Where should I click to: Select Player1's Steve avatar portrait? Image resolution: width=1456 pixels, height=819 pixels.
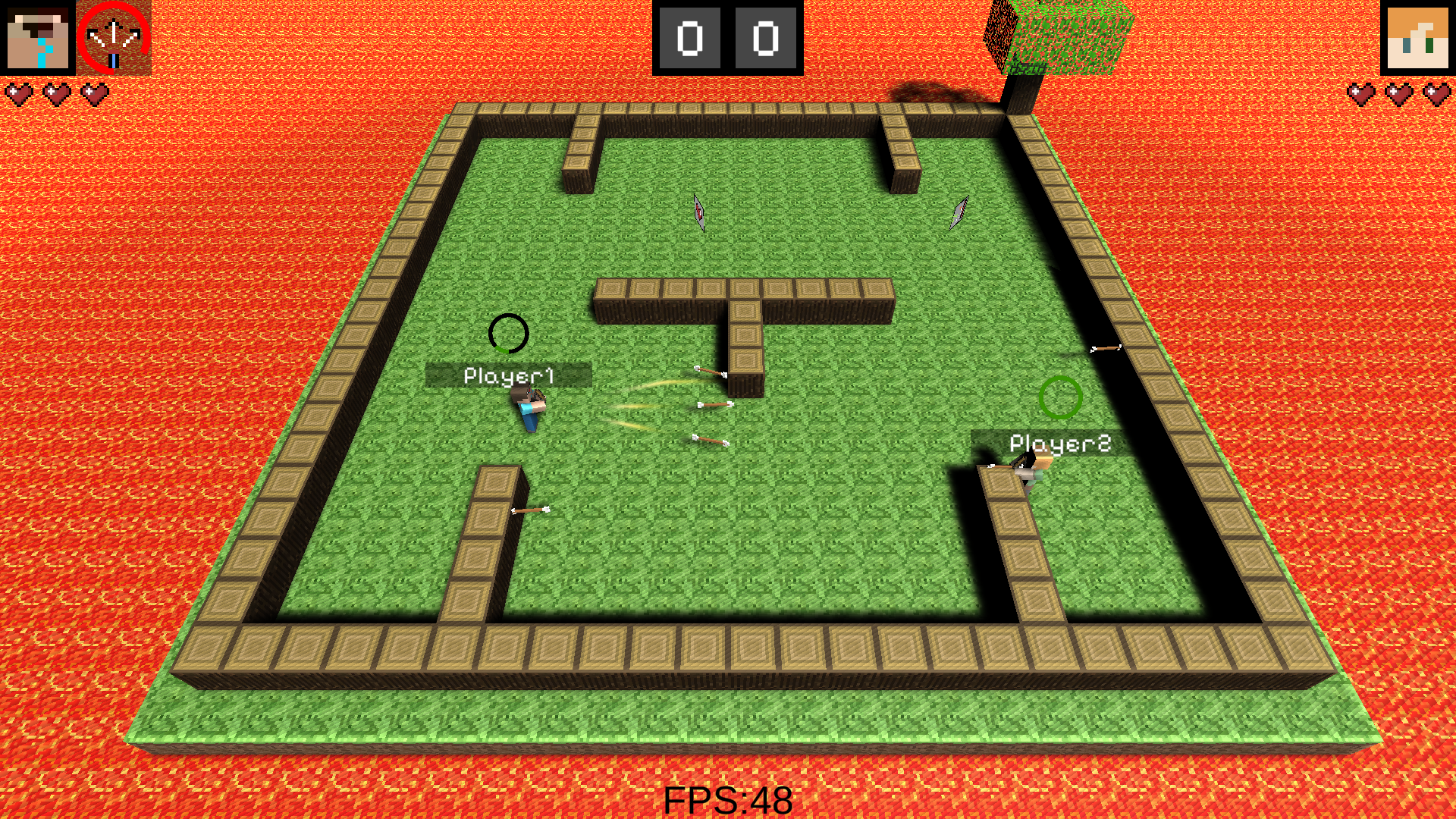(x=39, y=39)
